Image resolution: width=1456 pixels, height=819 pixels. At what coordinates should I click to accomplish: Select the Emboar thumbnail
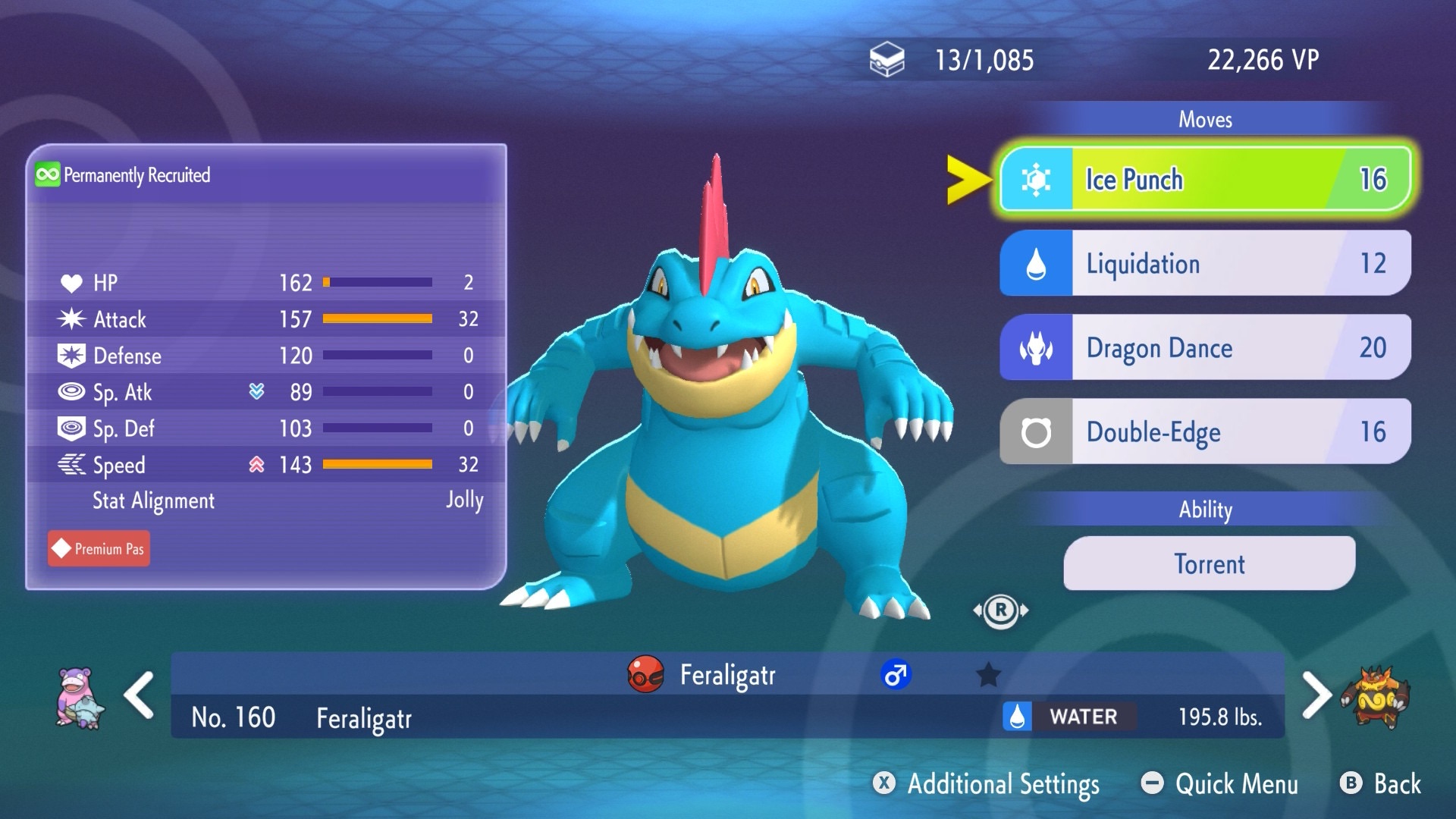[1375, 697]
